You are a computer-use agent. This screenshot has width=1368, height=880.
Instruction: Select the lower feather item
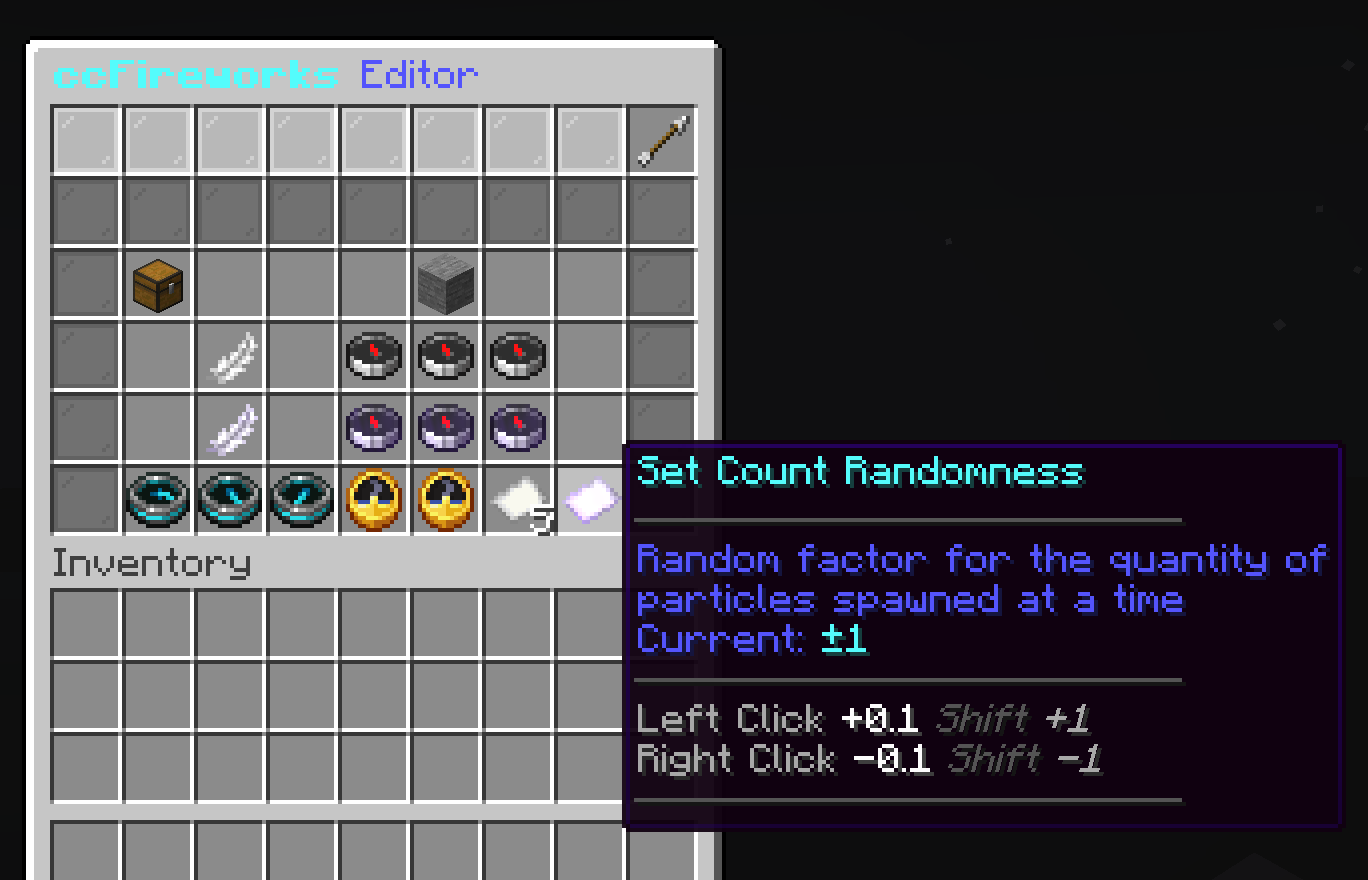230,428
